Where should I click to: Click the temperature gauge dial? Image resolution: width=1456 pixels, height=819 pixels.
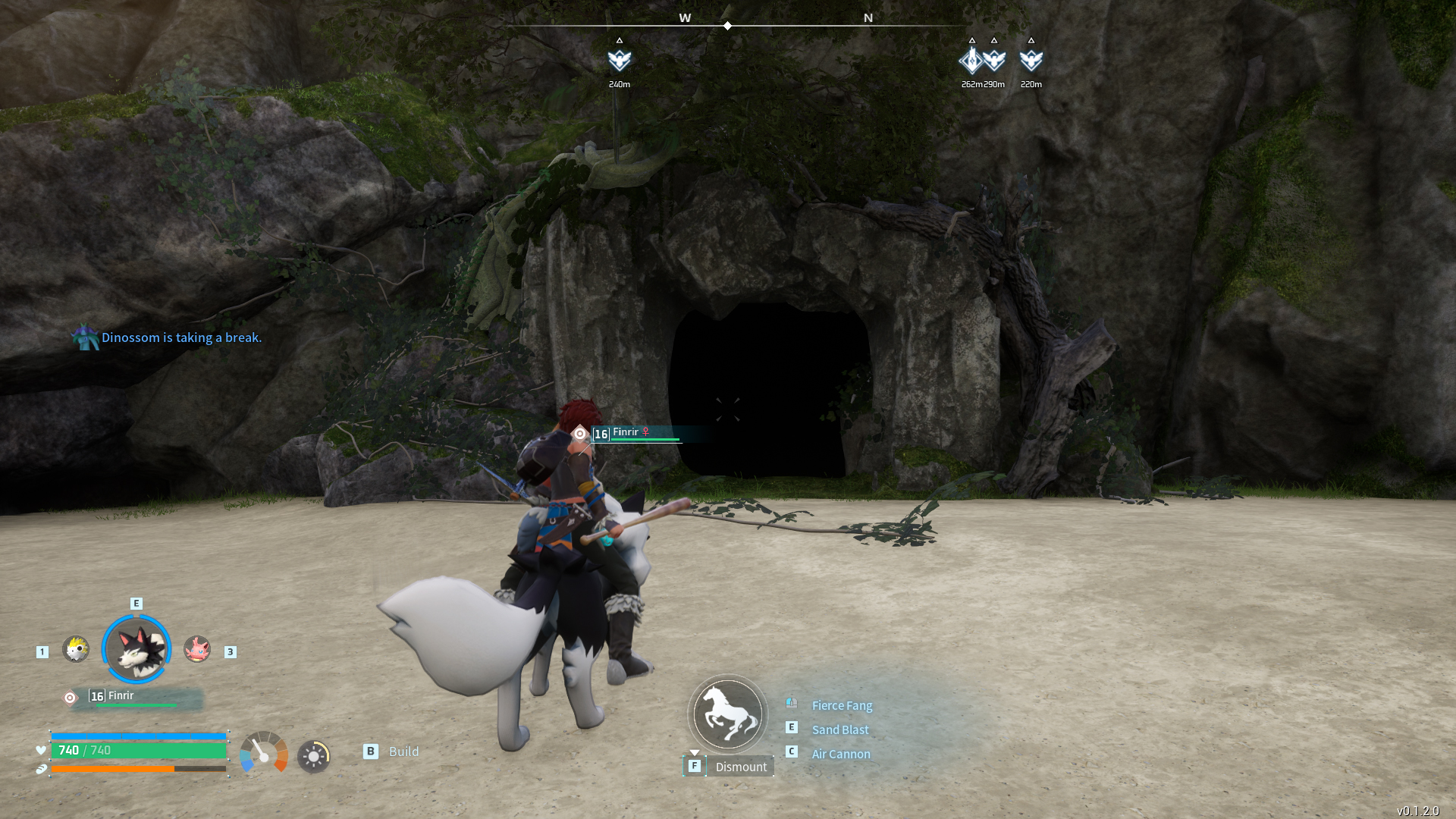pos(264,752)
